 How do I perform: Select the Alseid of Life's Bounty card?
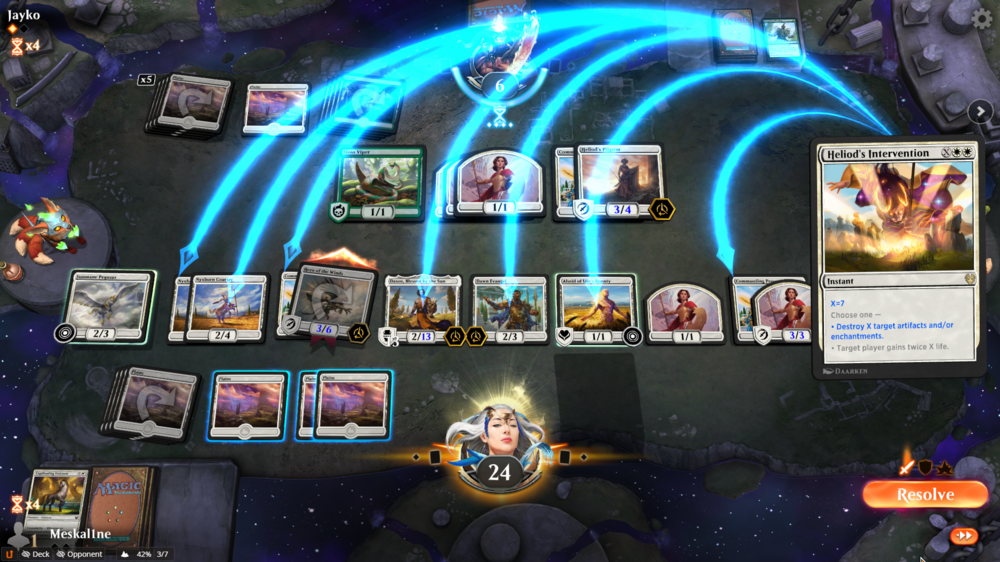pos(596,308)
